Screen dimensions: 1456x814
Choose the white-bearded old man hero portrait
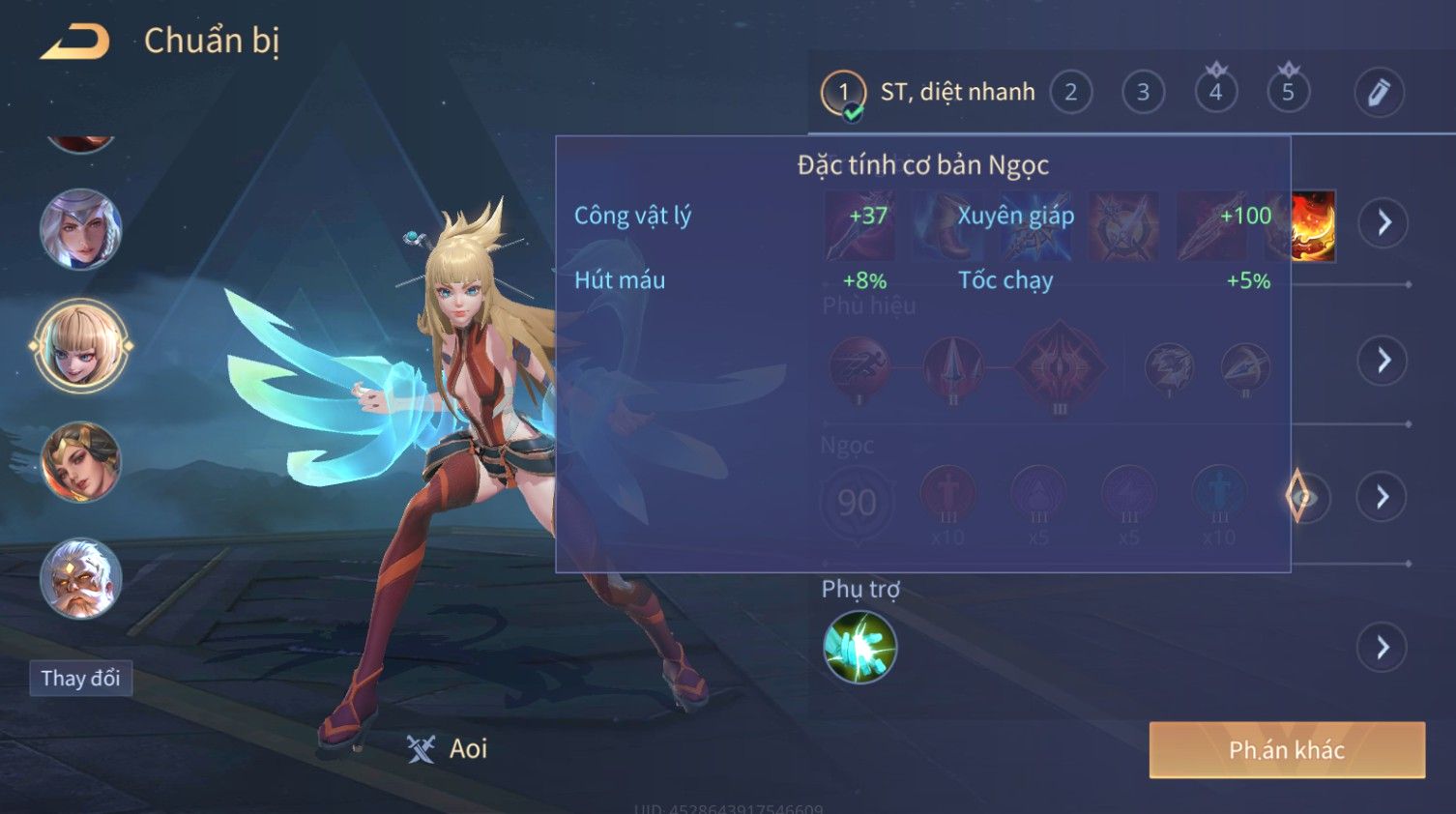tap(81, 578)
